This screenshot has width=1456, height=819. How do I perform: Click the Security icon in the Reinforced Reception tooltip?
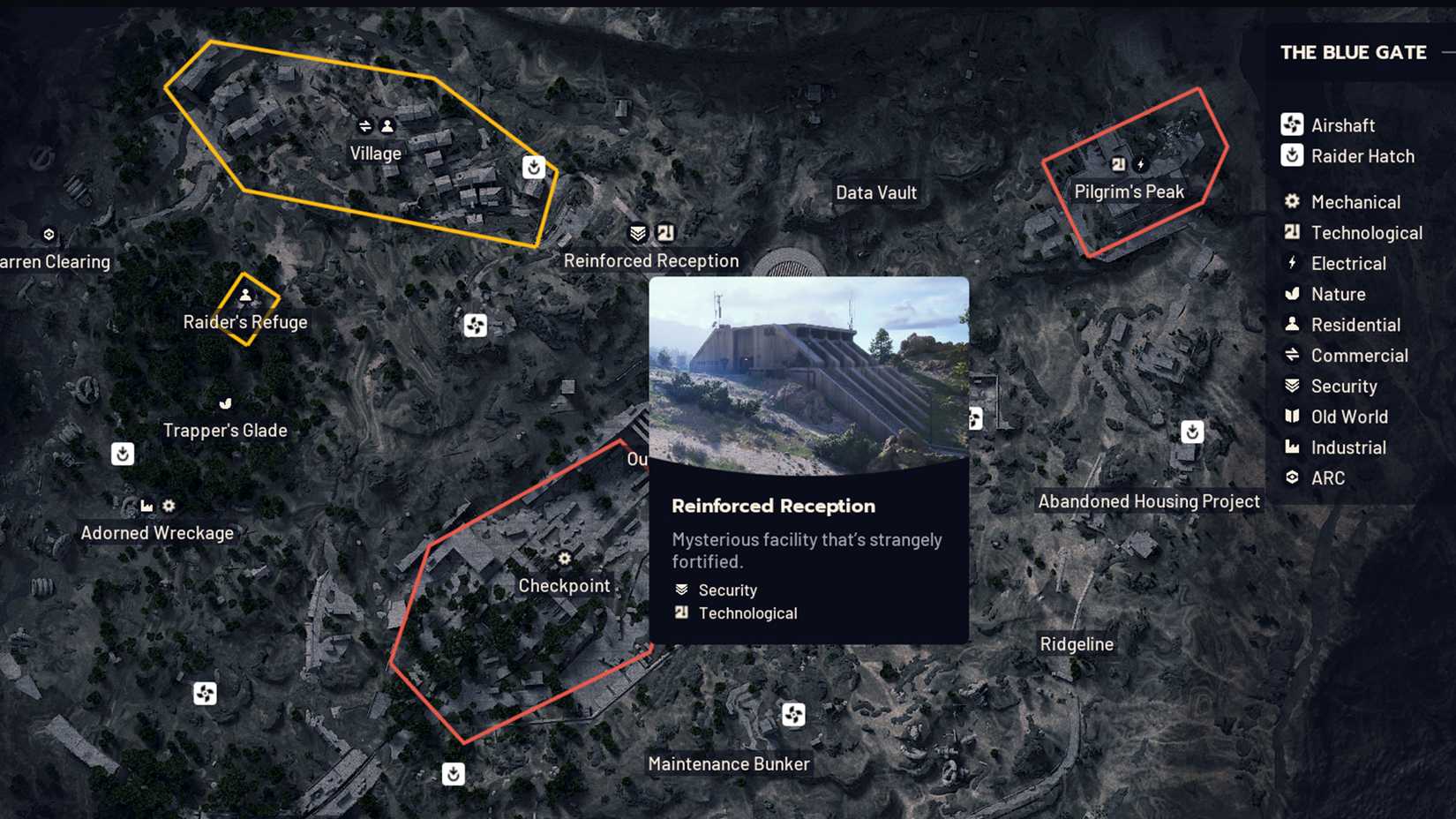click(680, 589)
